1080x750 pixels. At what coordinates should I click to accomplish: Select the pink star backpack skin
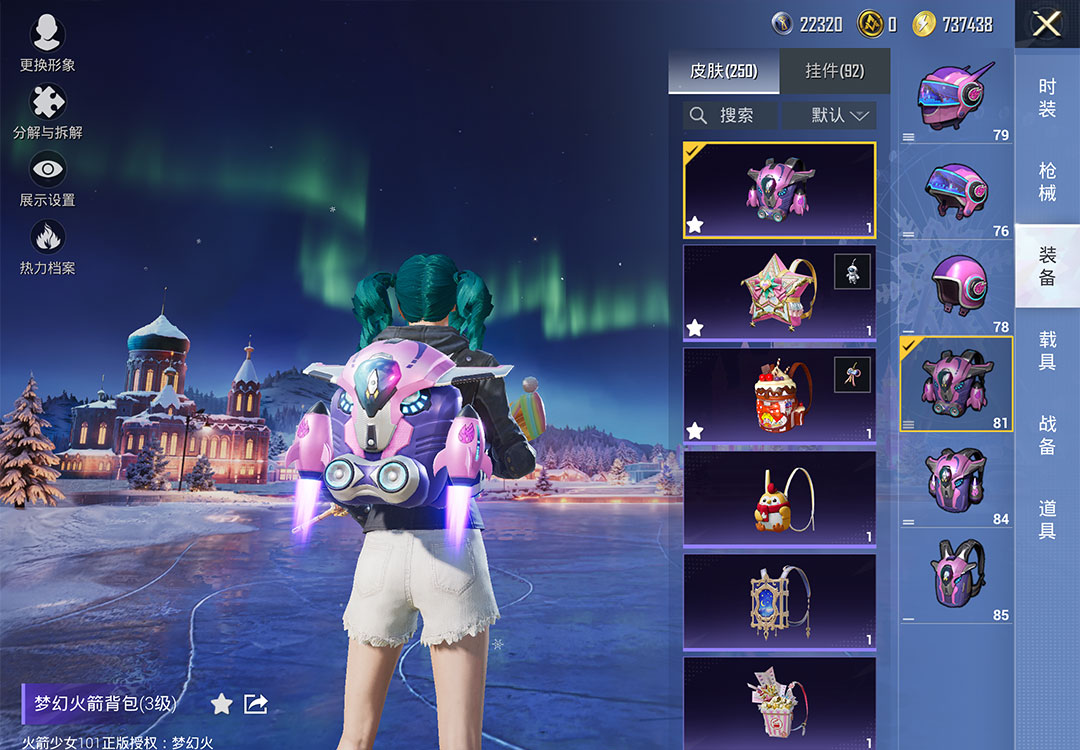pos(779,293)
